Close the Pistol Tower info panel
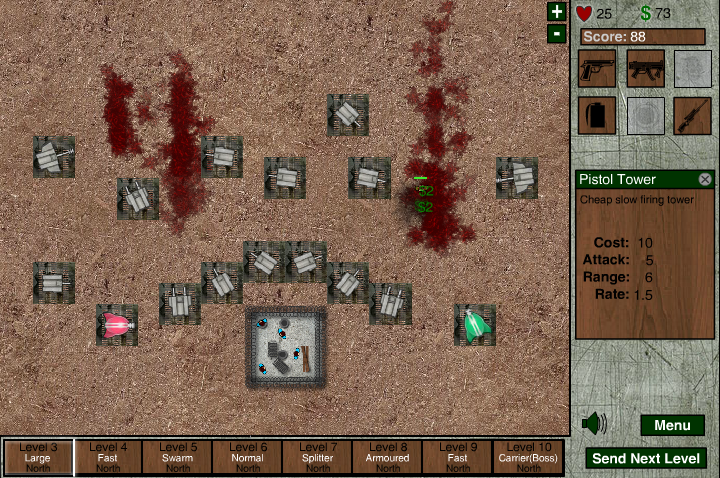Screen dimensions: 720x478 705,179
